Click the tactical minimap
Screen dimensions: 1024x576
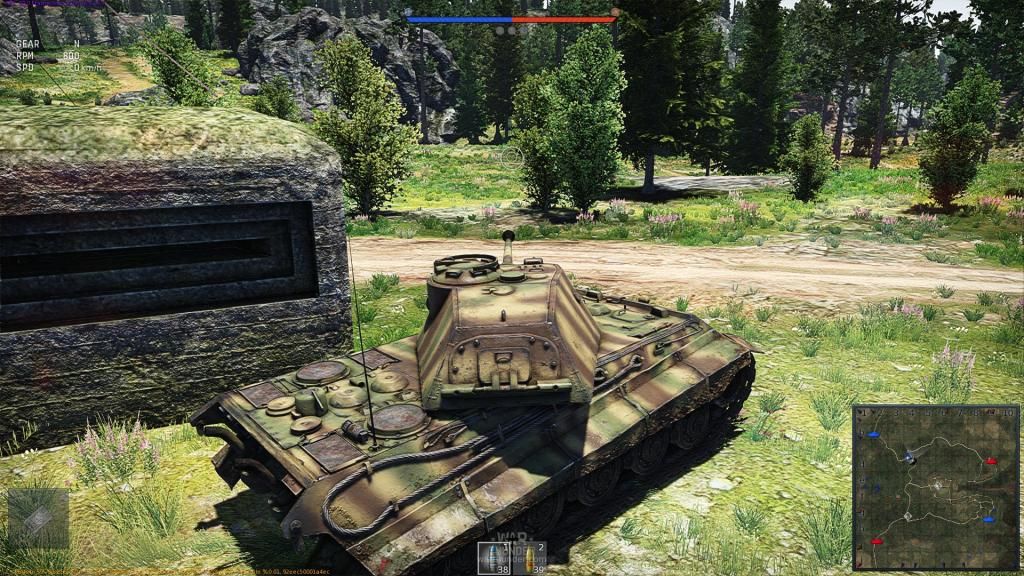pyautogui.click(x=935, y=487)
